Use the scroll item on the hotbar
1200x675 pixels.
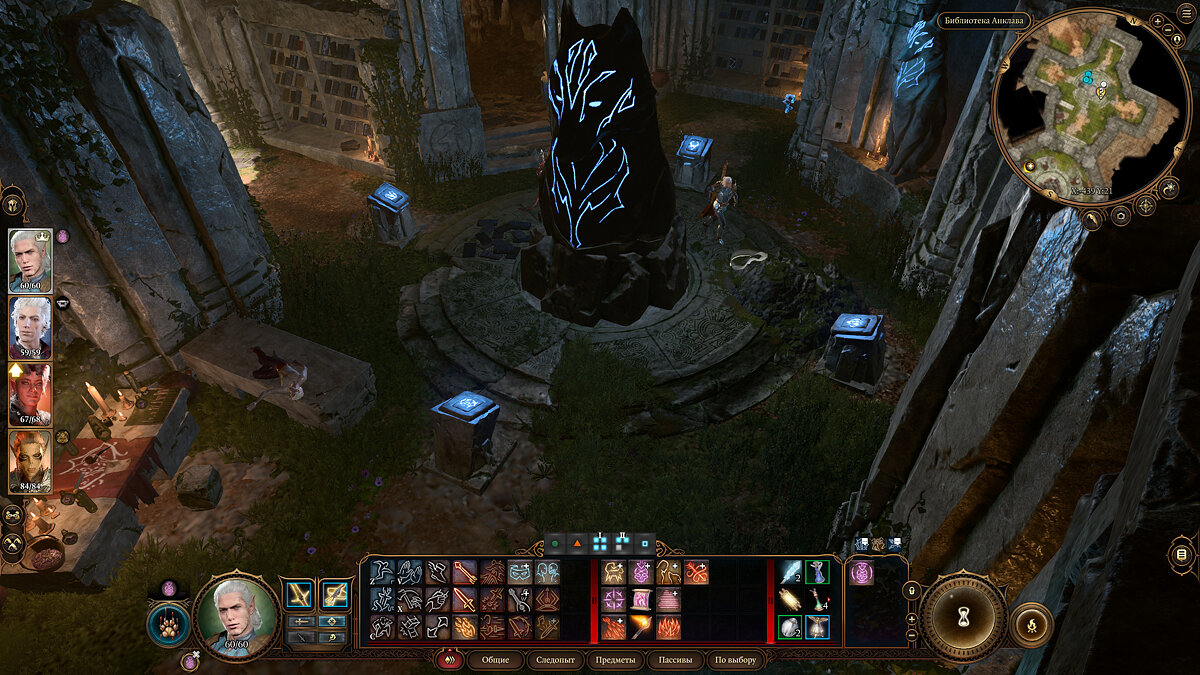(x=641, y=600)
